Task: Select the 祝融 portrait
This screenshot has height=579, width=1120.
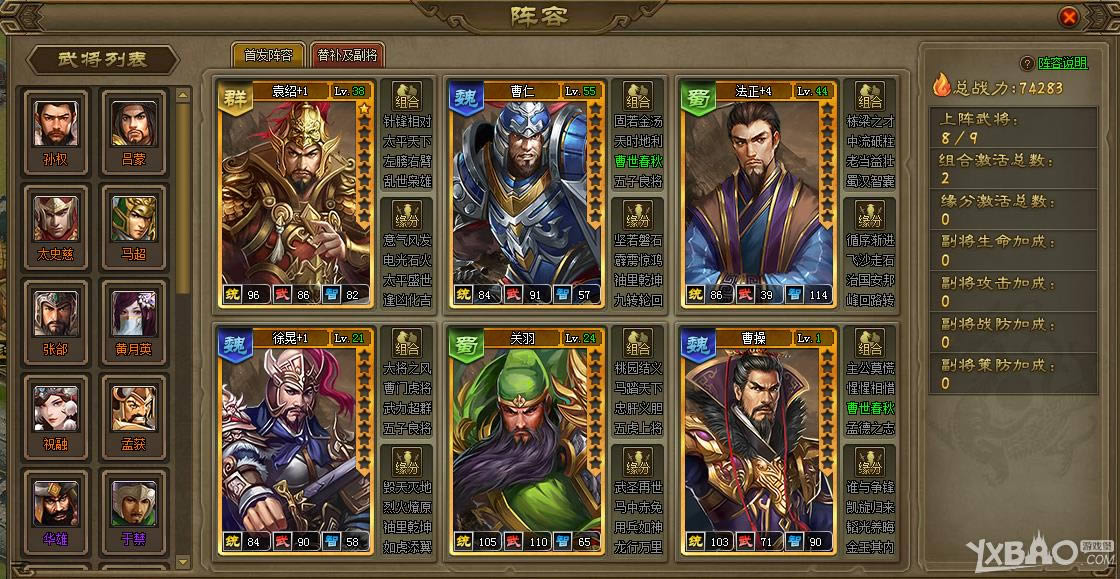Action: (x=56, y=414)
